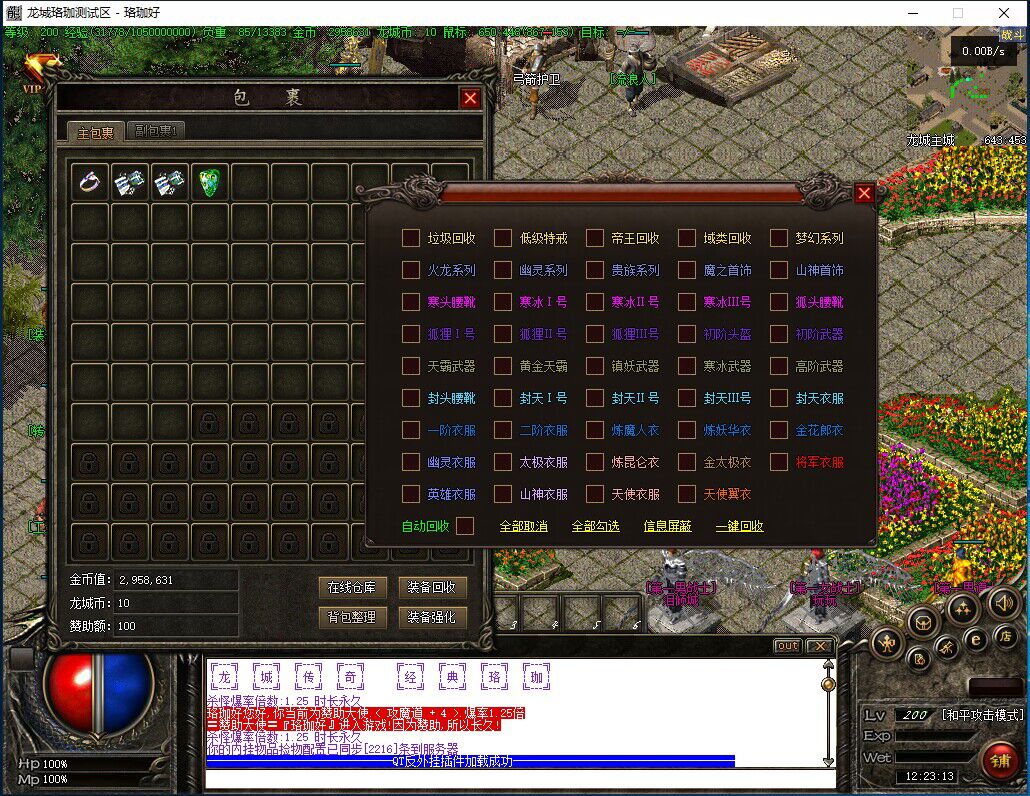Toggle the sound speaker icon
The width and height of the screenshot is (1030, 796).
click(1003, 602)
